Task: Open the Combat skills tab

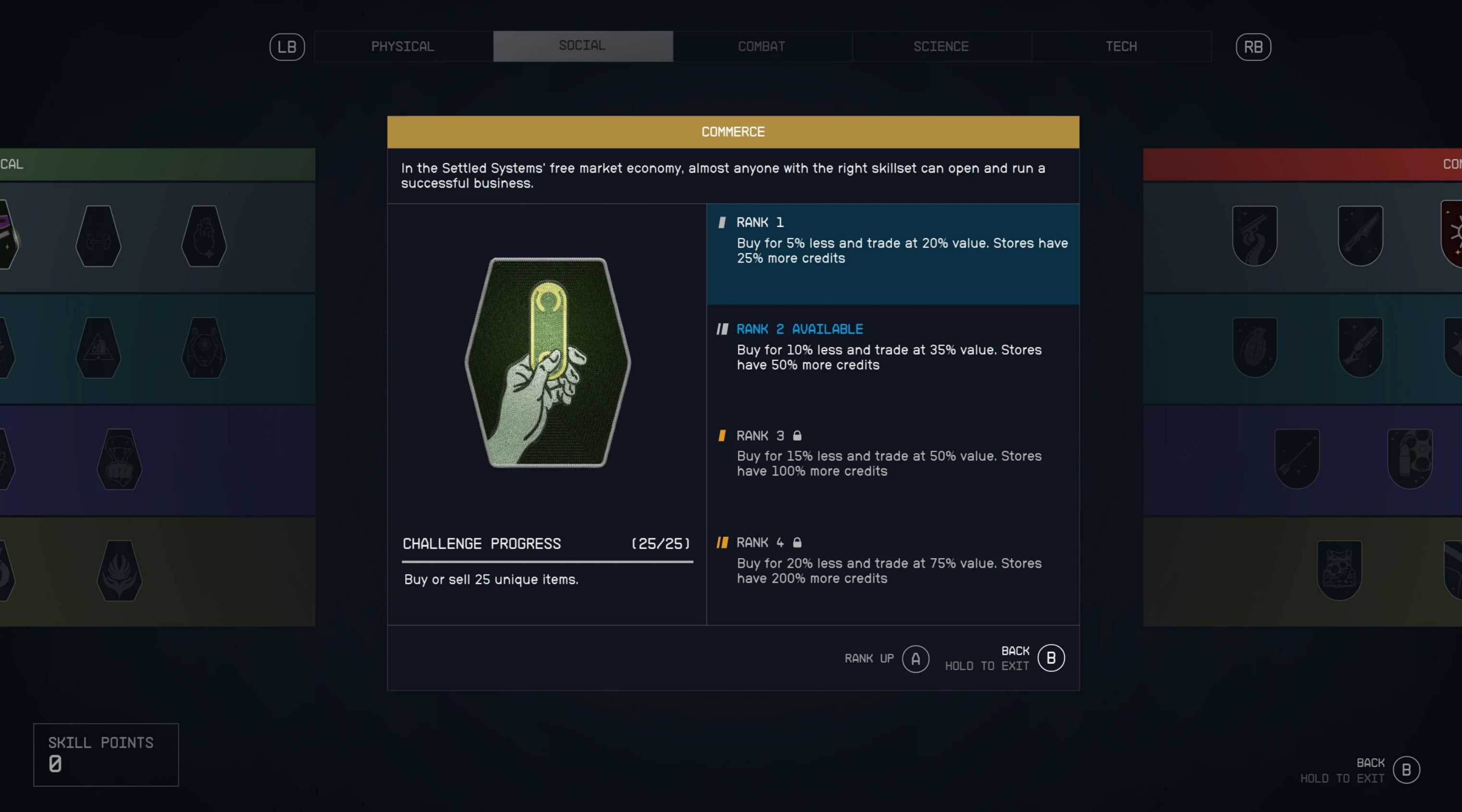Action: [x=761, y=47]
